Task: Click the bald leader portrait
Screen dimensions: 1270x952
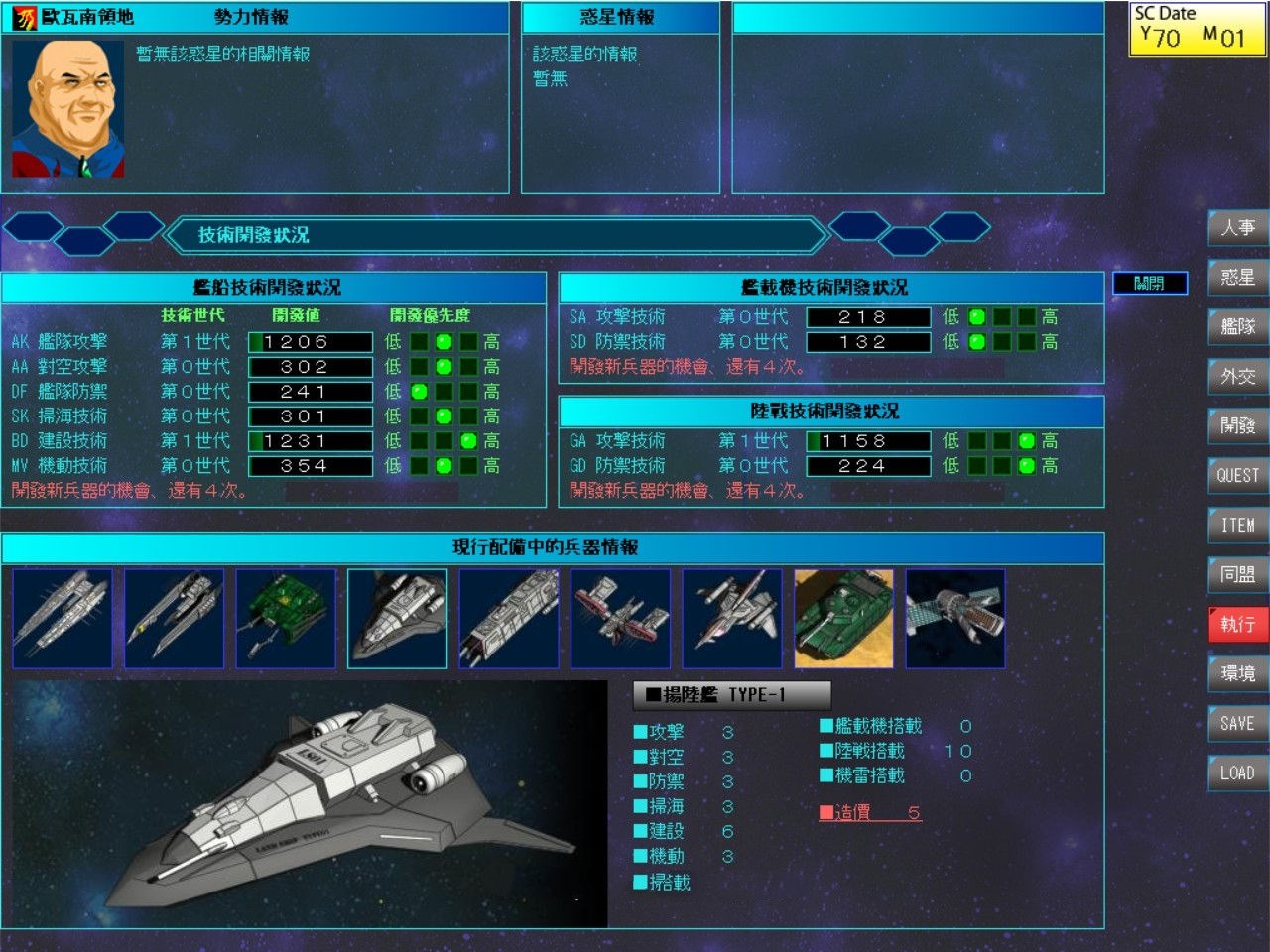Action: click(68, 109)
